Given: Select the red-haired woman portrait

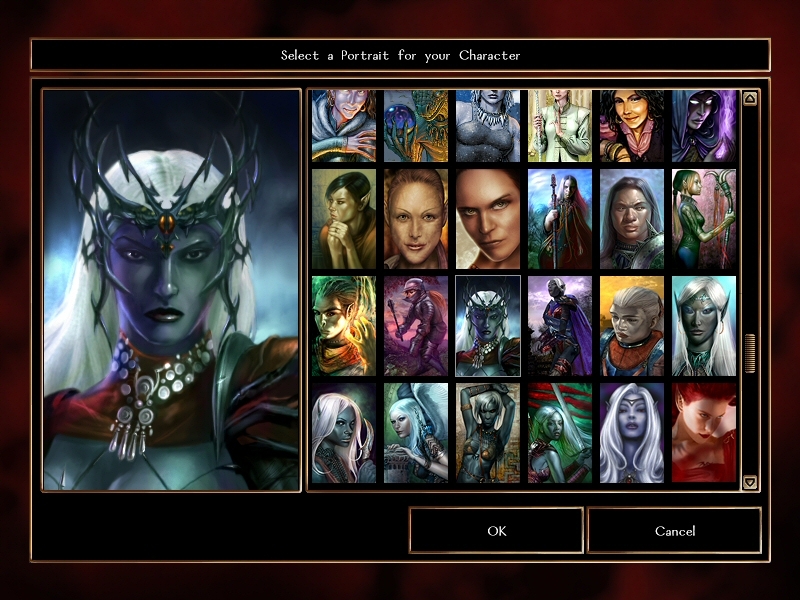Looking at the screenshot, I should tap(704, 432).
